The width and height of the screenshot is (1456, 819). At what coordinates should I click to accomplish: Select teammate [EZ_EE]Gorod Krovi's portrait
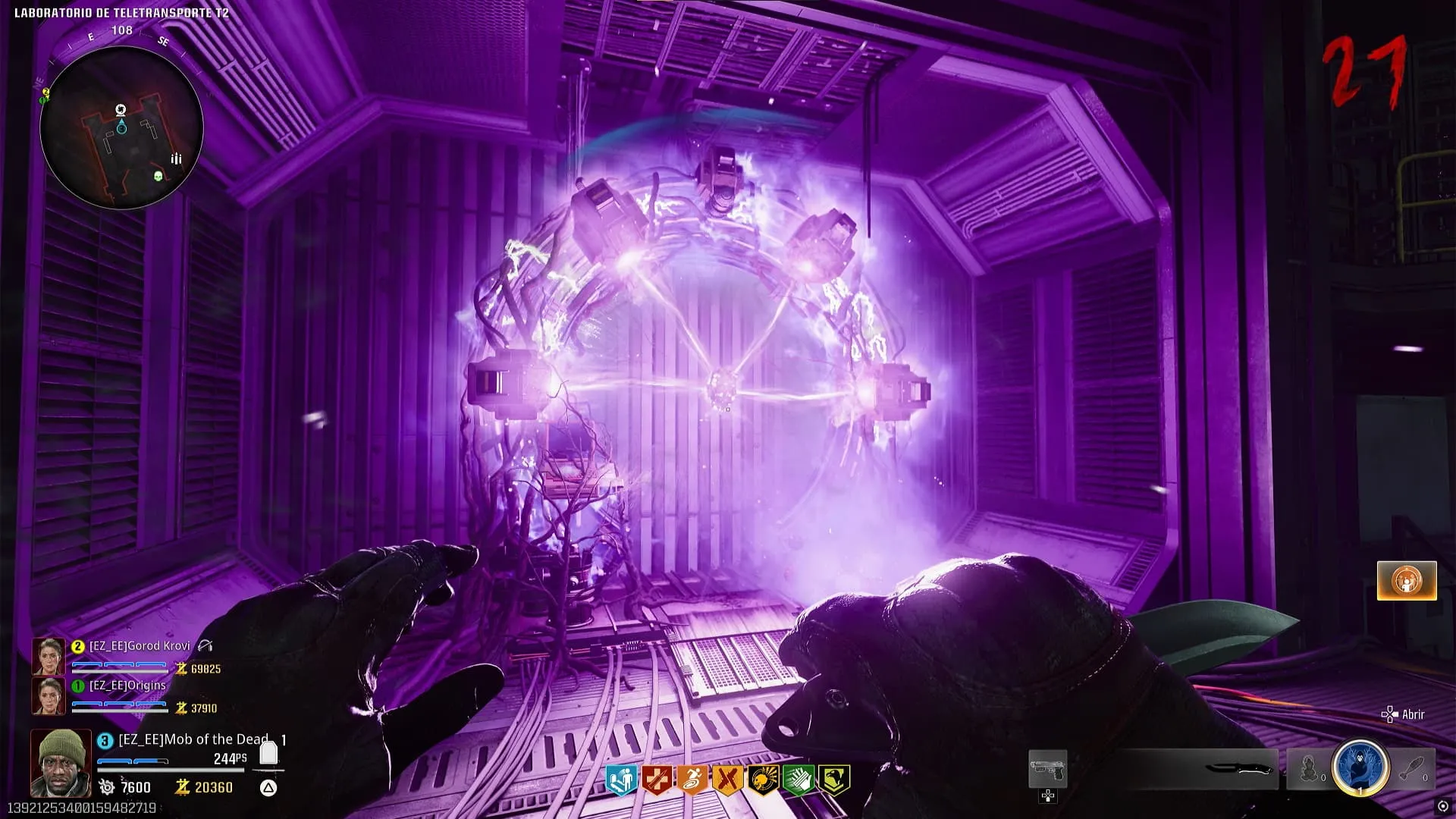point(48,657)
